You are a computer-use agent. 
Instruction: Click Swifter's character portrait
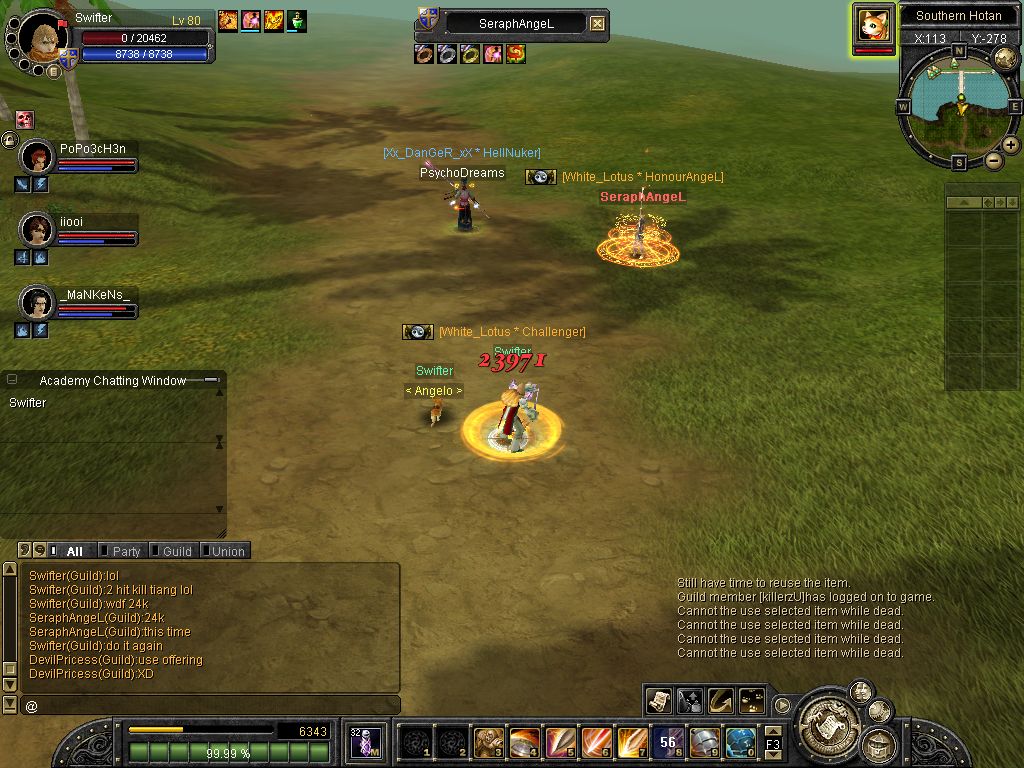pyautogui.click(x=42, y=38)
